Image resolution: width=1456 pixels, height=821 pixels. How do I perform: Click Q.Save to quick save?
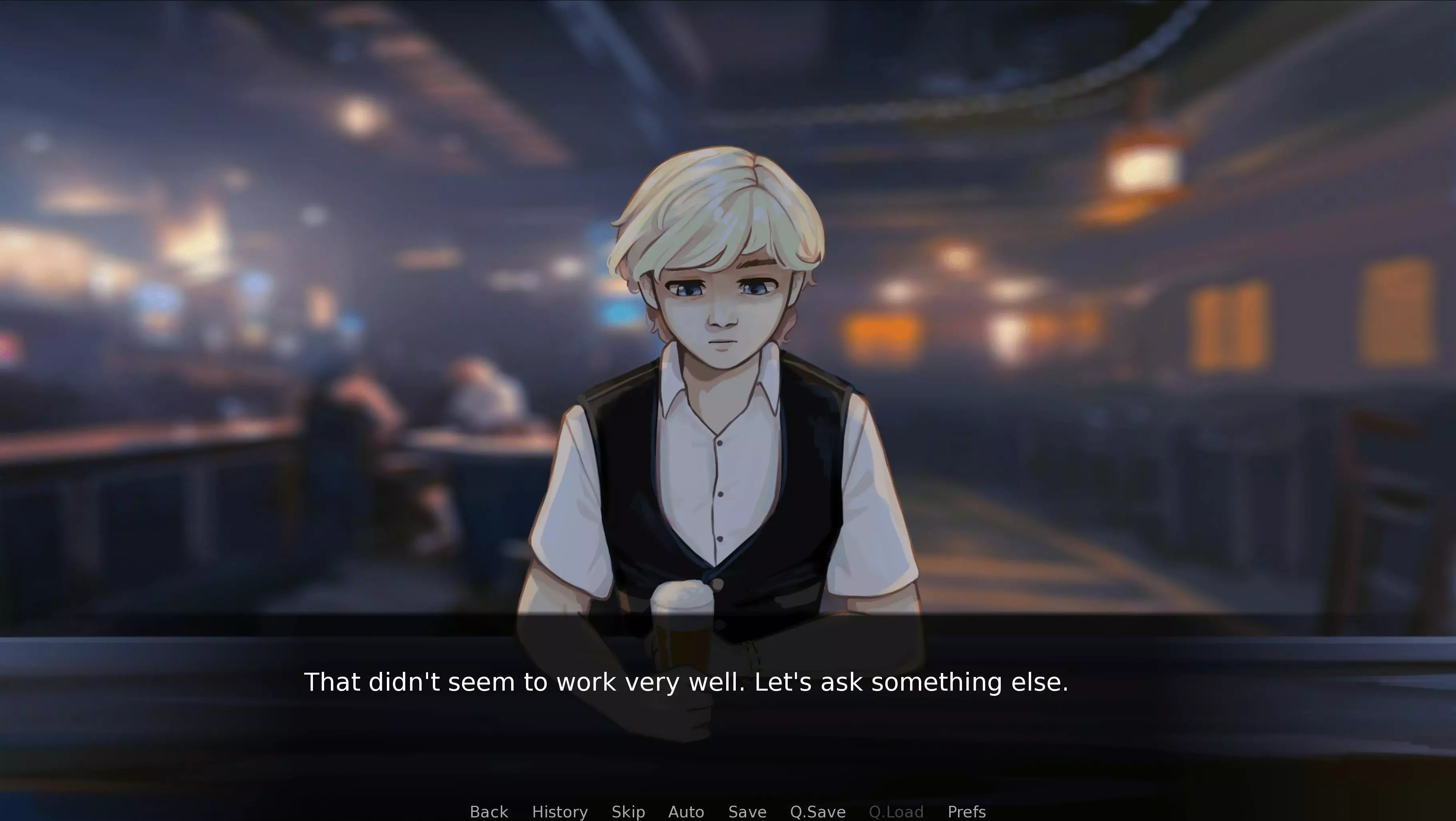(x=817, y=811)
